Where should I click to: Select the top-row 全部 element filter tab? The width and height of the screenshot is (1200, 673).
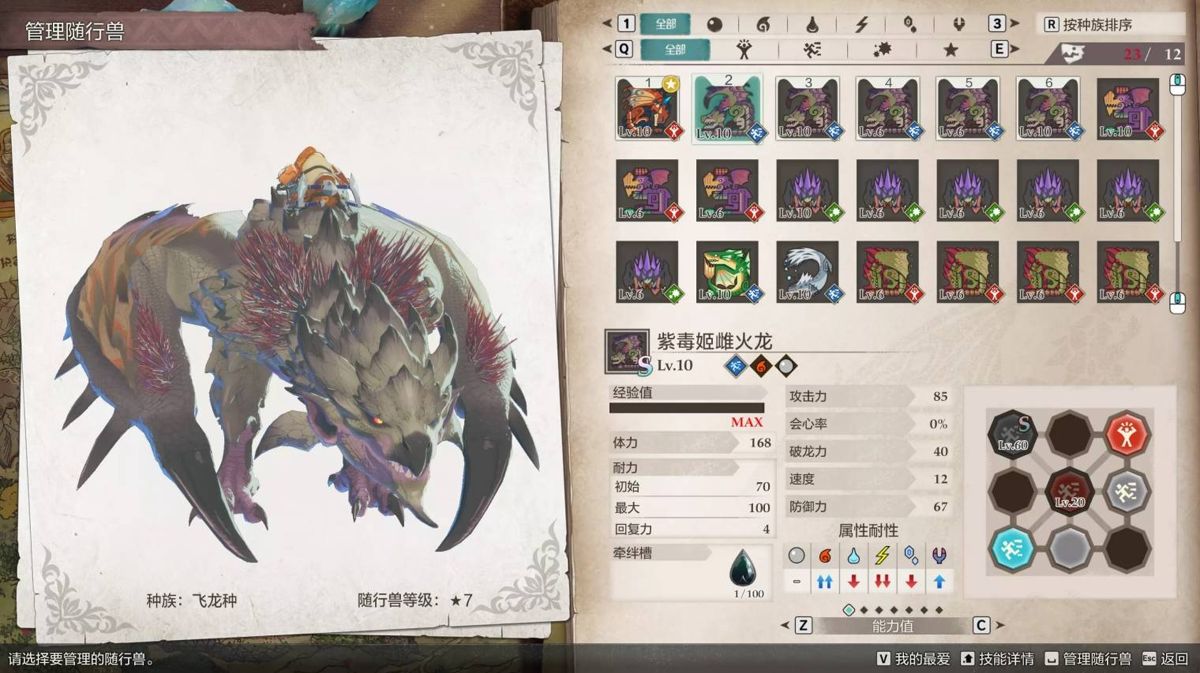(x=665, y=24)
